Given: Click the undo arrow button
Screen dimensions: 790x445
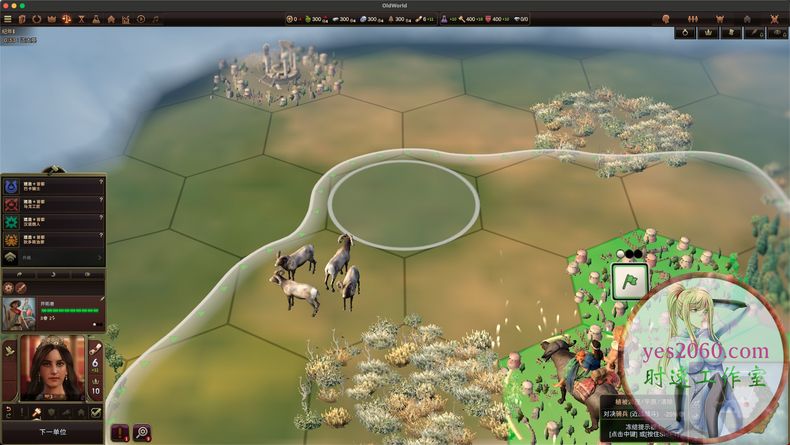Looking at the screenshot, I should (x=9, y=412).
